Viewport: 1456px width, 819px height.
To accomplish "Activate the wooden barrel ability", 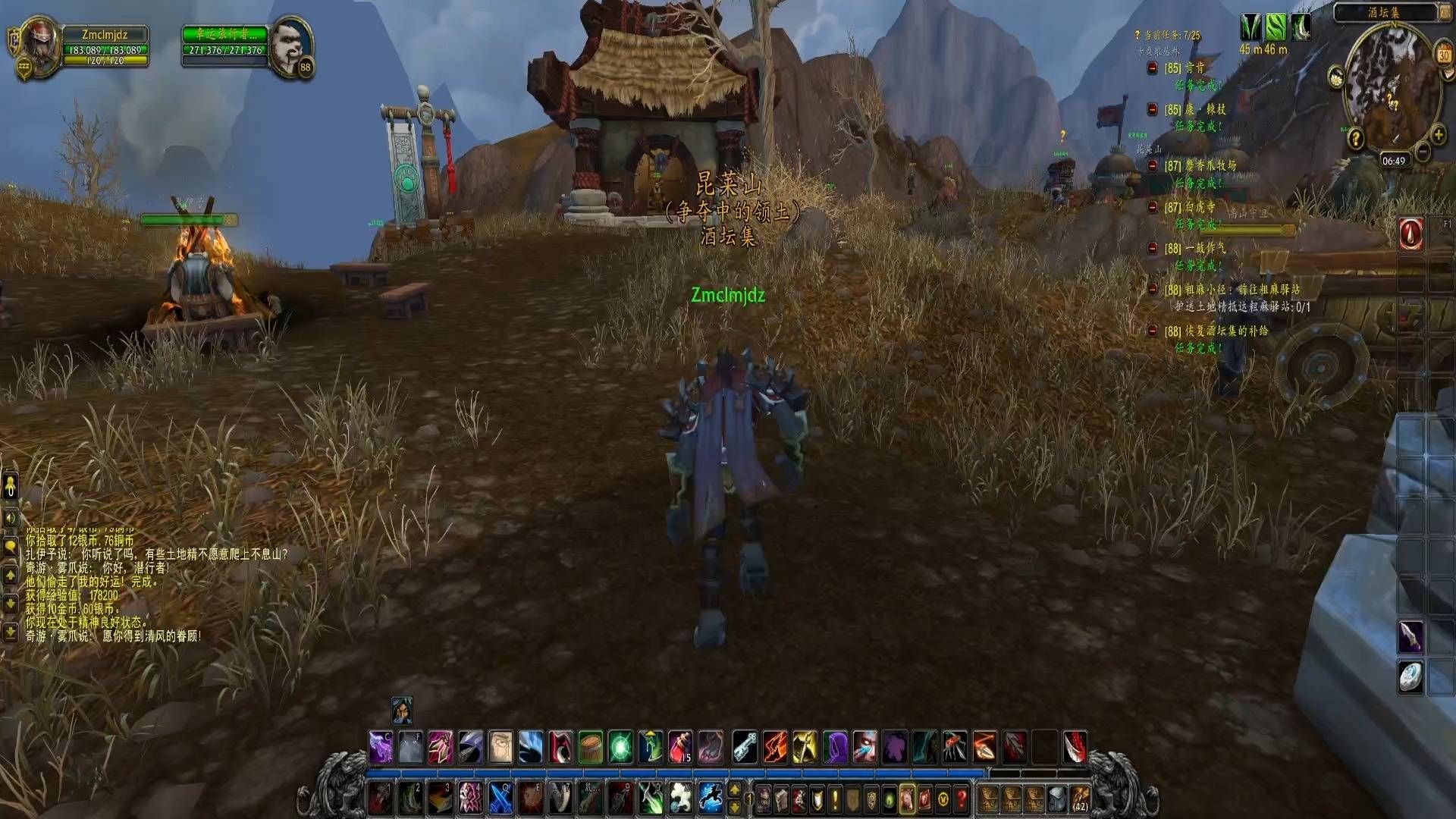I will pyautogui.click(x=591, y=747).
